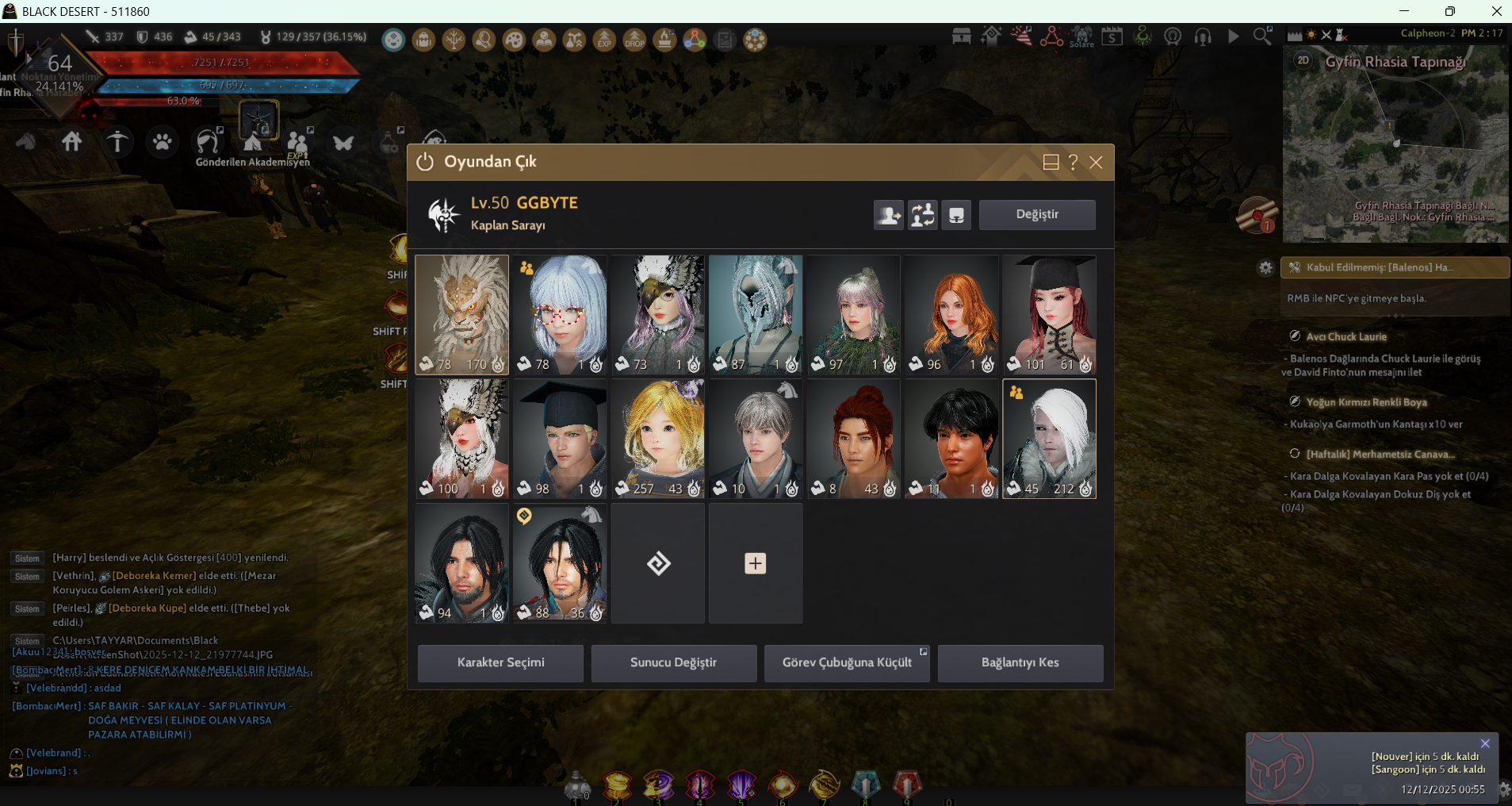Click the Değiştir button
1512x806 pixels.
pyautogui.click(x=1037, y=215)
